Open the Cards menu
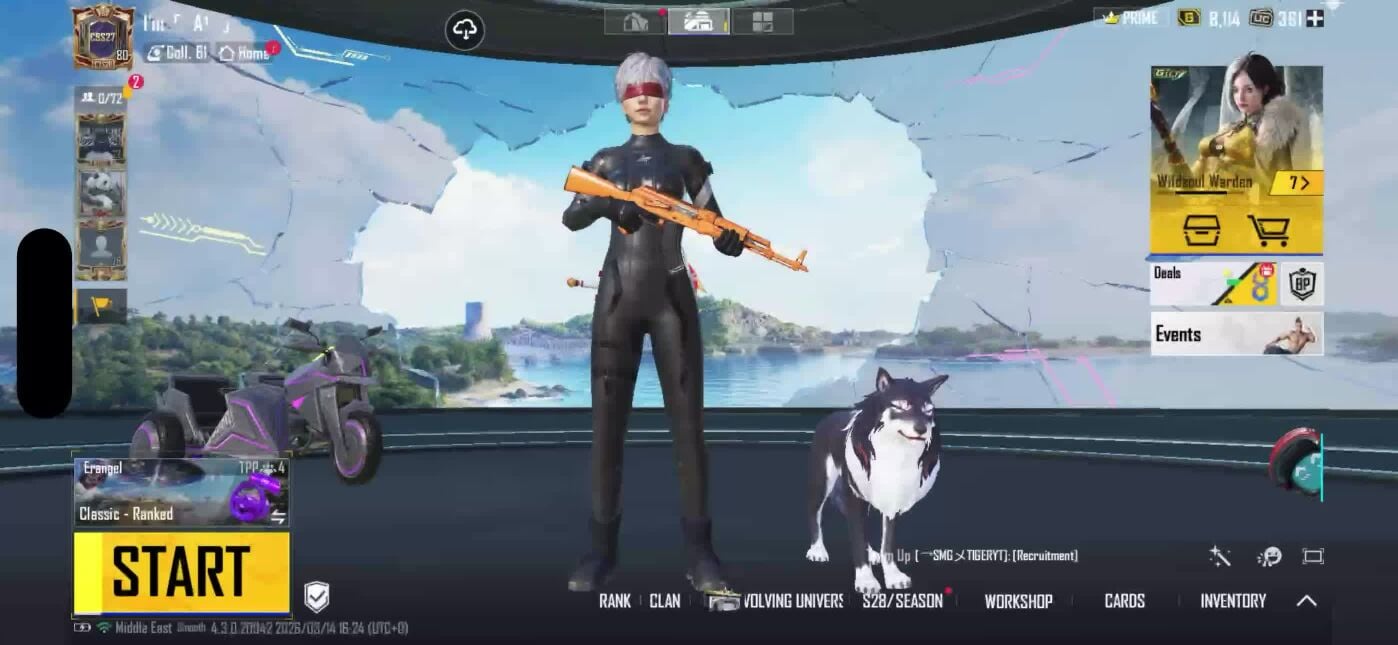This screenshot has width=1398, height=645. (1124, 601)
